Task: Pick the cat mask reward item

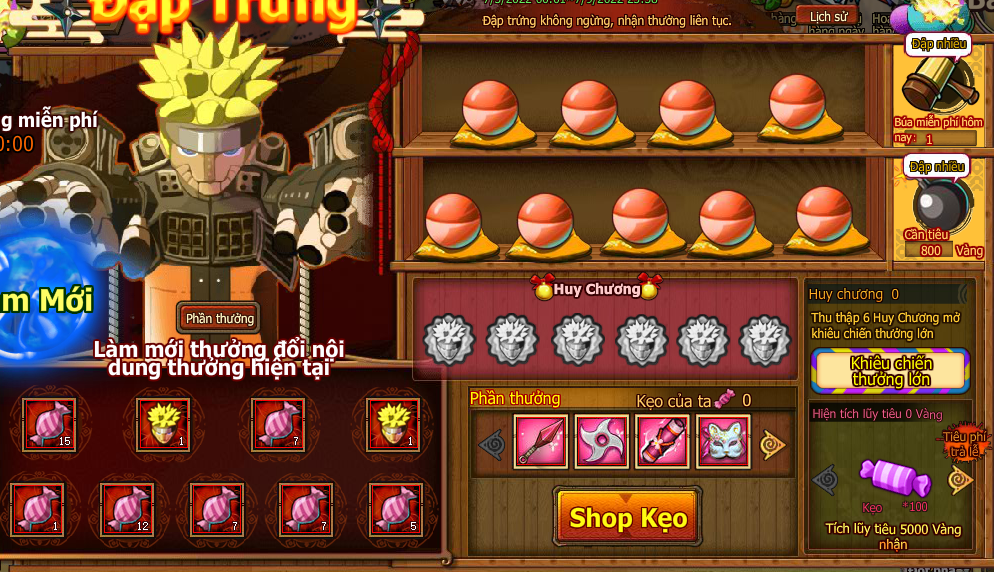Action: [x=724, y=442]
